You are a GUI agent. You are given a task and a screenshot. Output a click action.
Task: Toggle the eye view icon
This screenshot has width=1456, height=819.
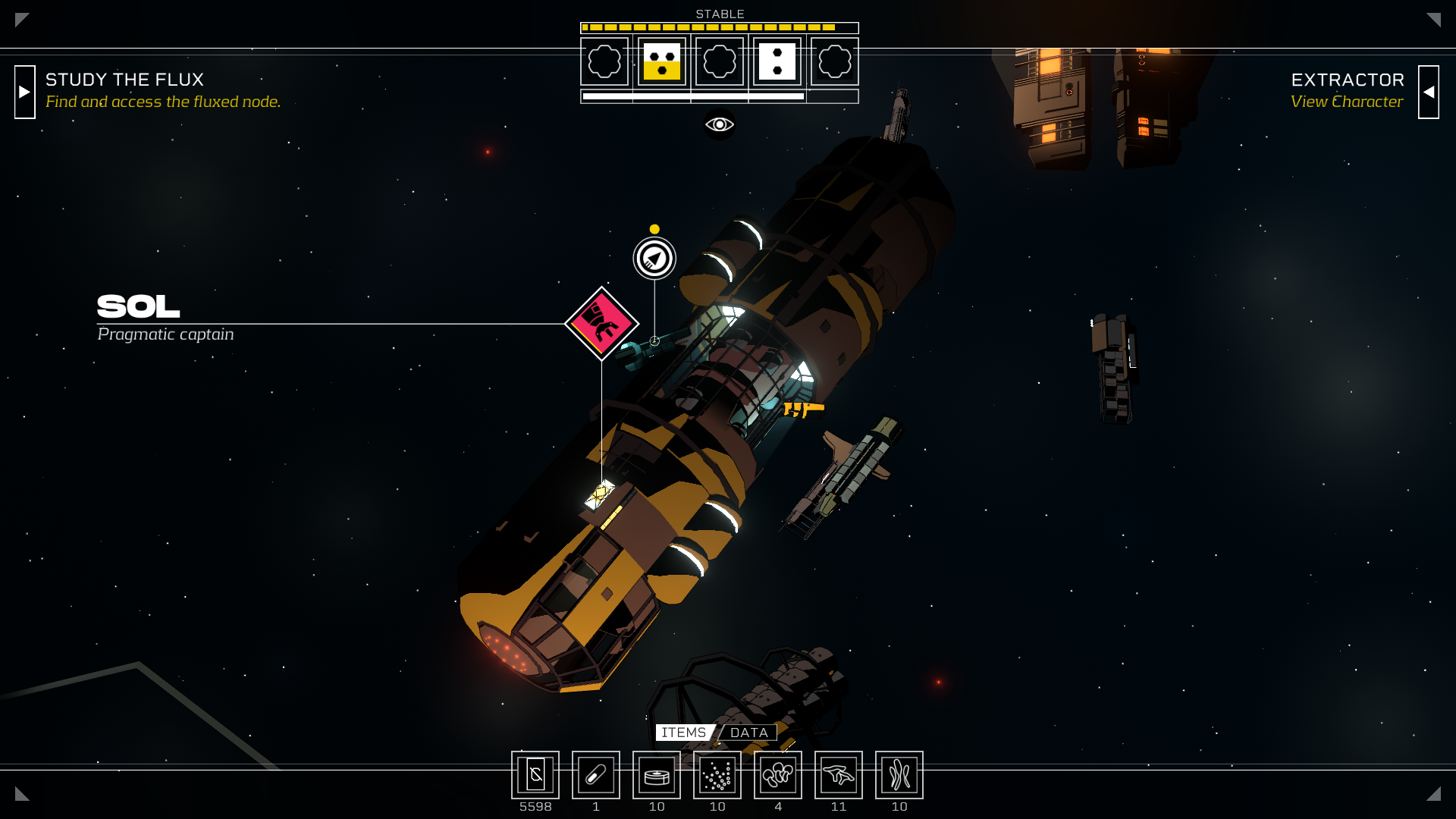[719, 124]
